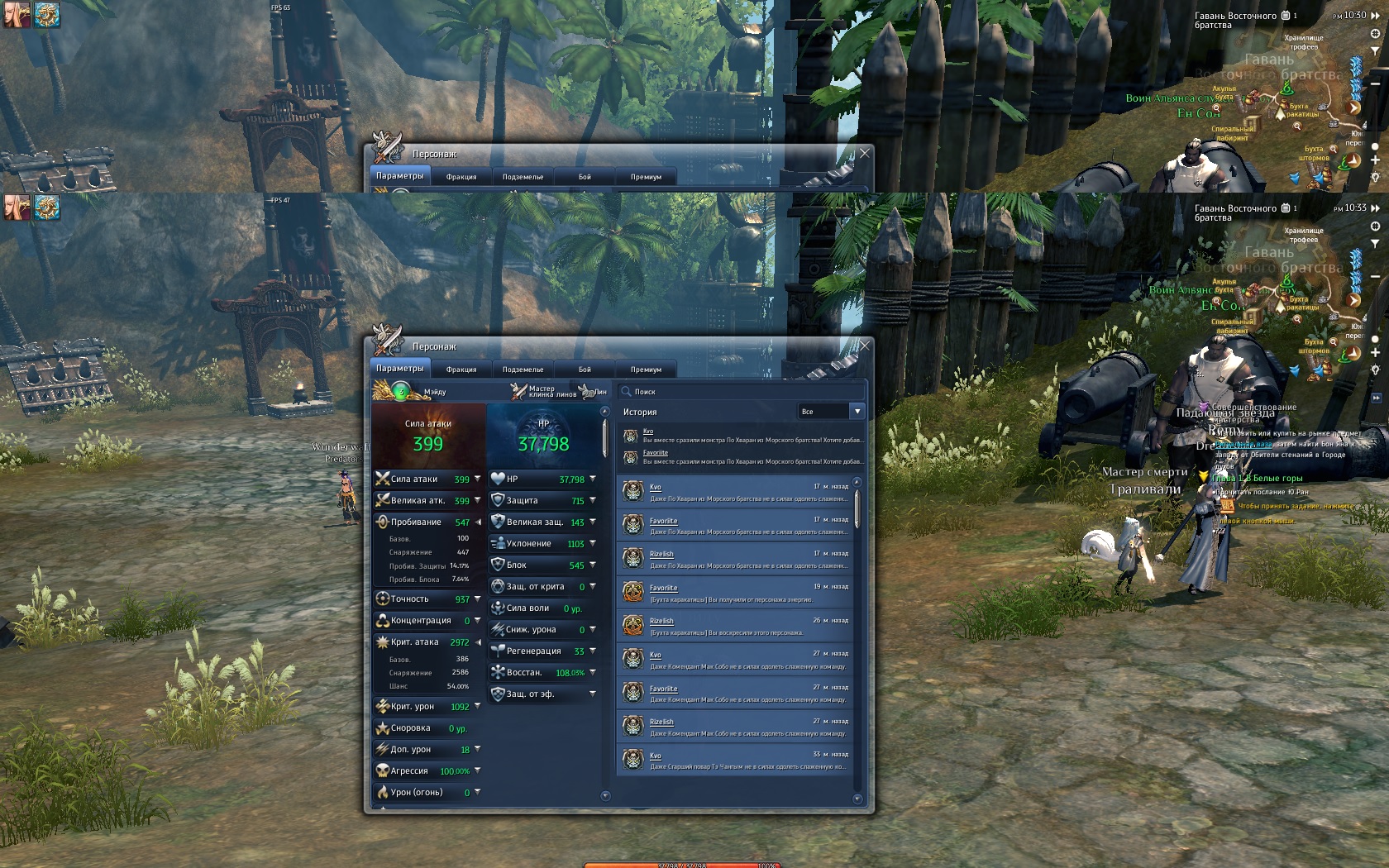Expand the Восстан. stat row
Image resolution: width=1389 pixels, height=868 pixels.
tap(593, 672)
